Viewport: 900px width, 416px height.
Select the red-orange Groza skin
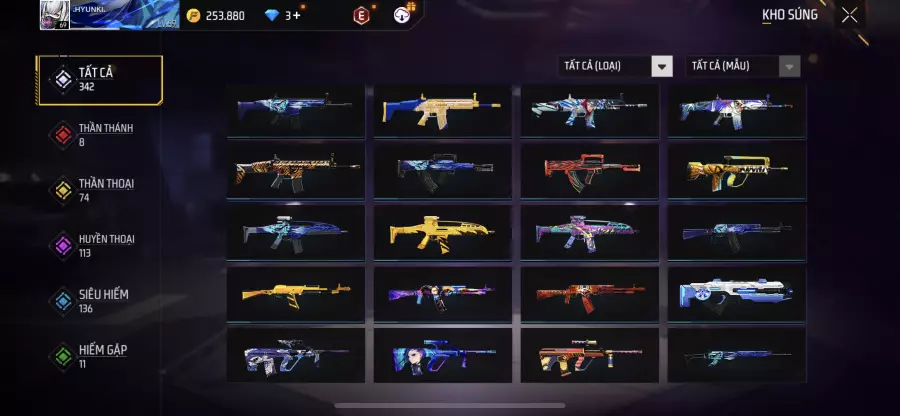pyautogui.click(x=589, y=170)
